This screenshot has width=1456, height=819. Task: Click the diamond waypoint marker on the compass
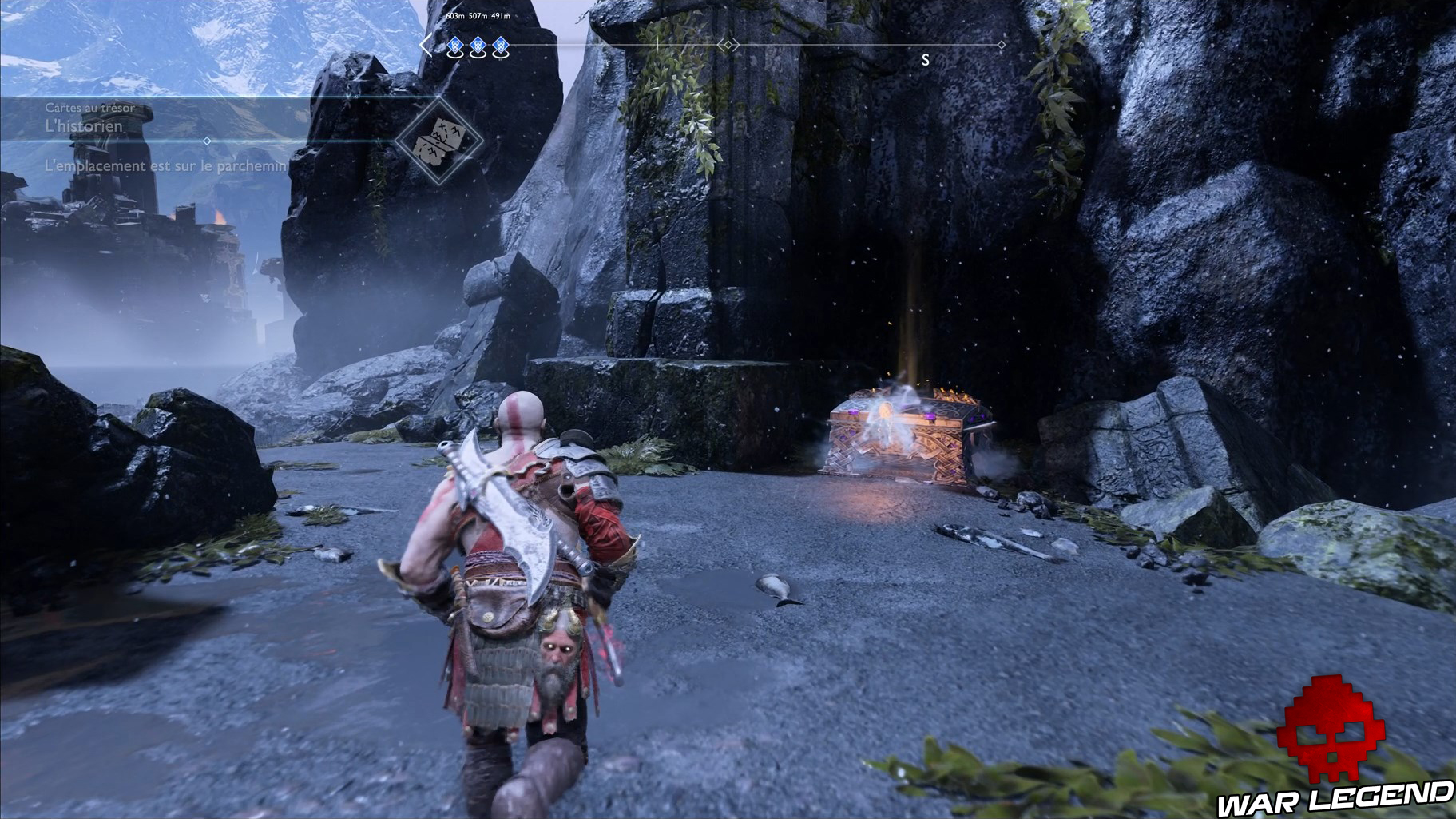(x=727, y=46)
